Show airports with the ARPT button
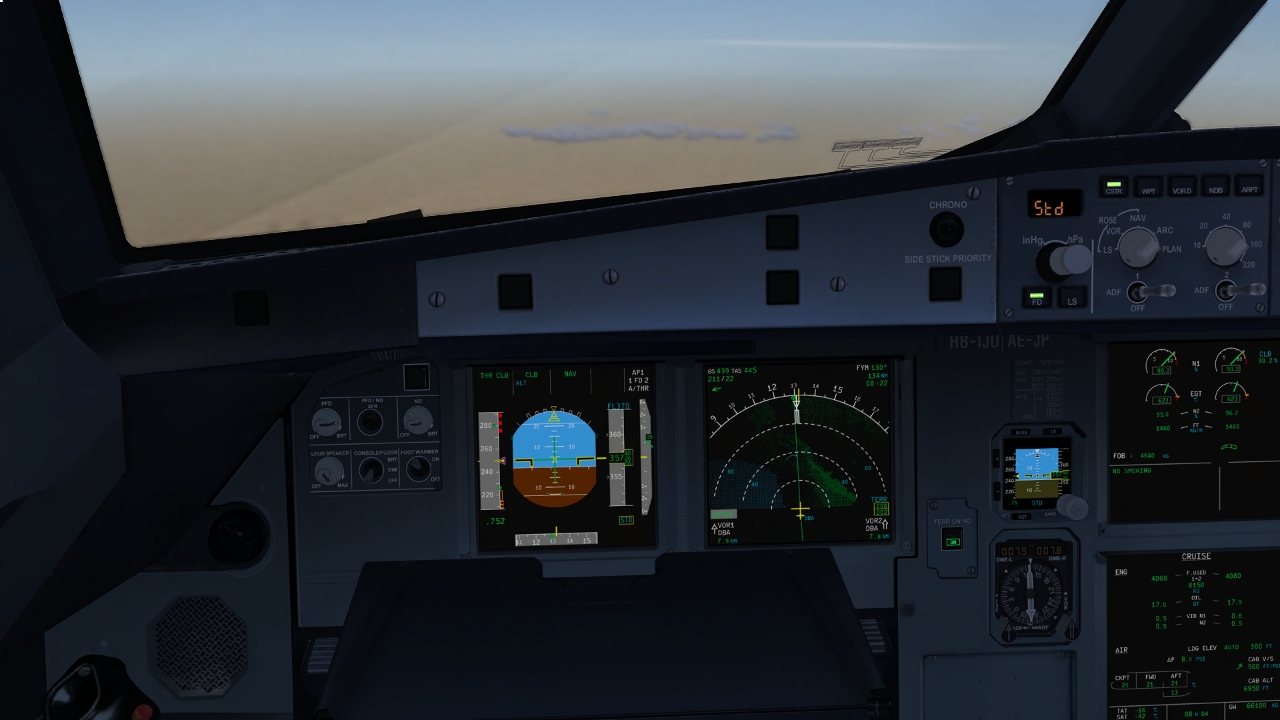Viewport: 1280px width, 720px height. click(x=1249, y=188)
